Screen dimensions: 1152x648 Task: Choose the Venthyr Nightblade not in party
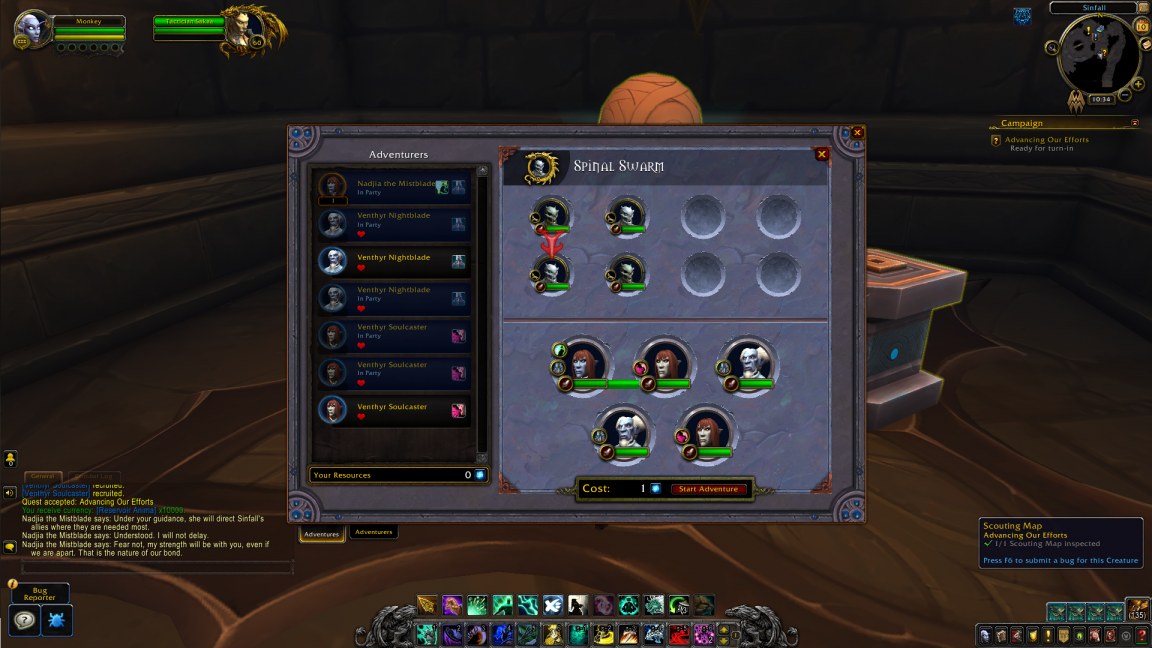392,261
